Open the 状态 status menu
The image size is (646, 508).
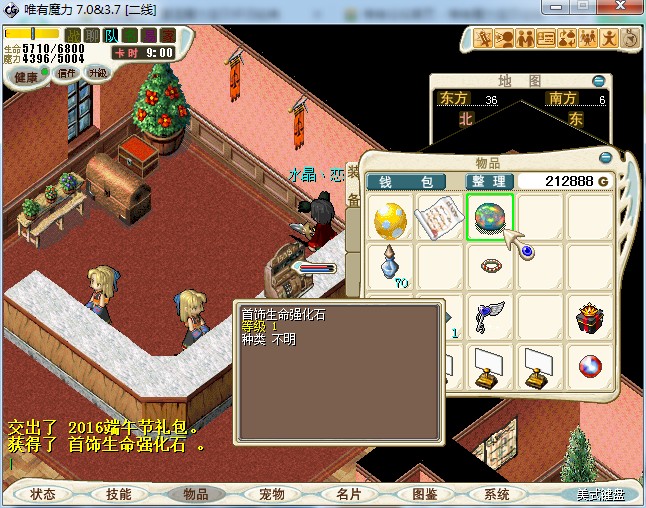(43, 494)
